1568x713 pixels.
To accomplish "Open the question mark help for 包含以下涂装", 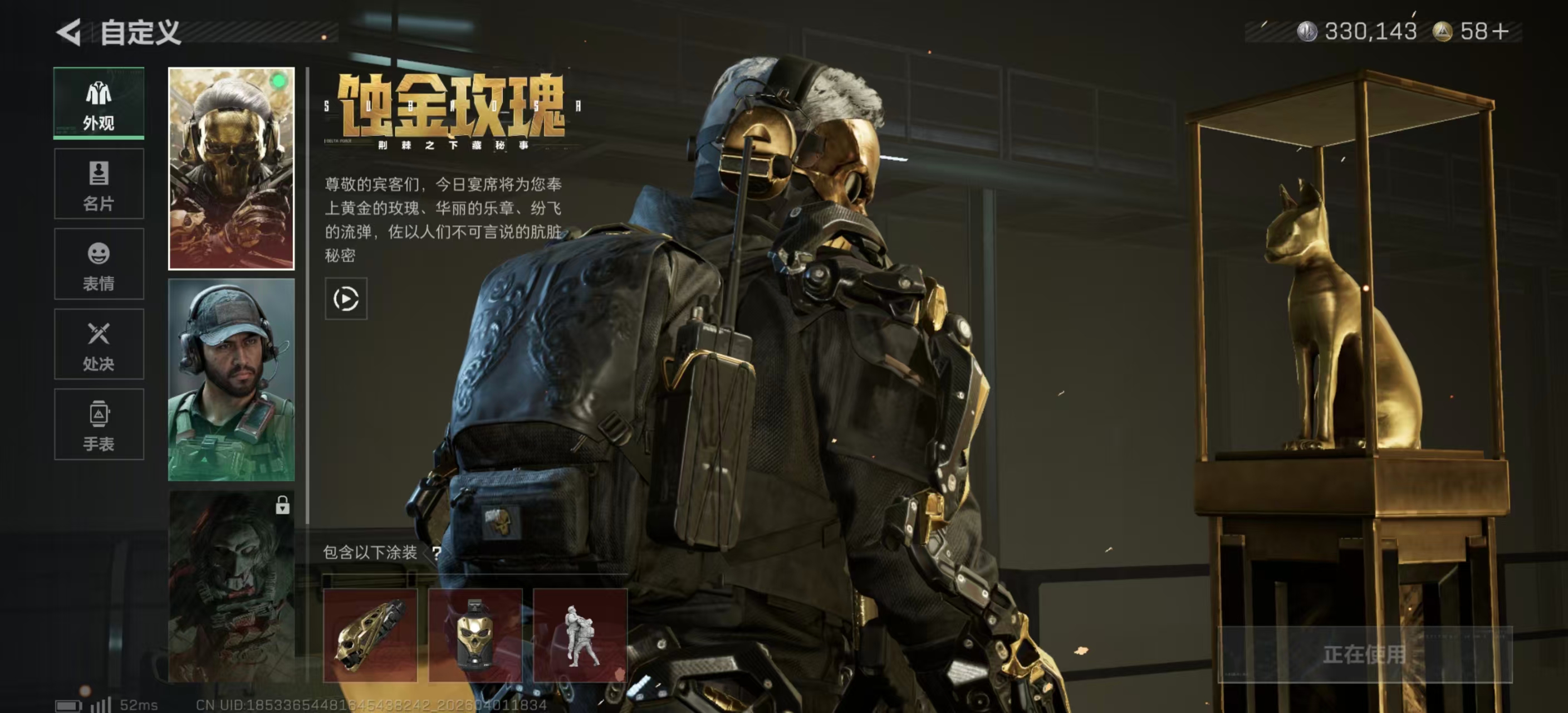I will tap(437, 553).
